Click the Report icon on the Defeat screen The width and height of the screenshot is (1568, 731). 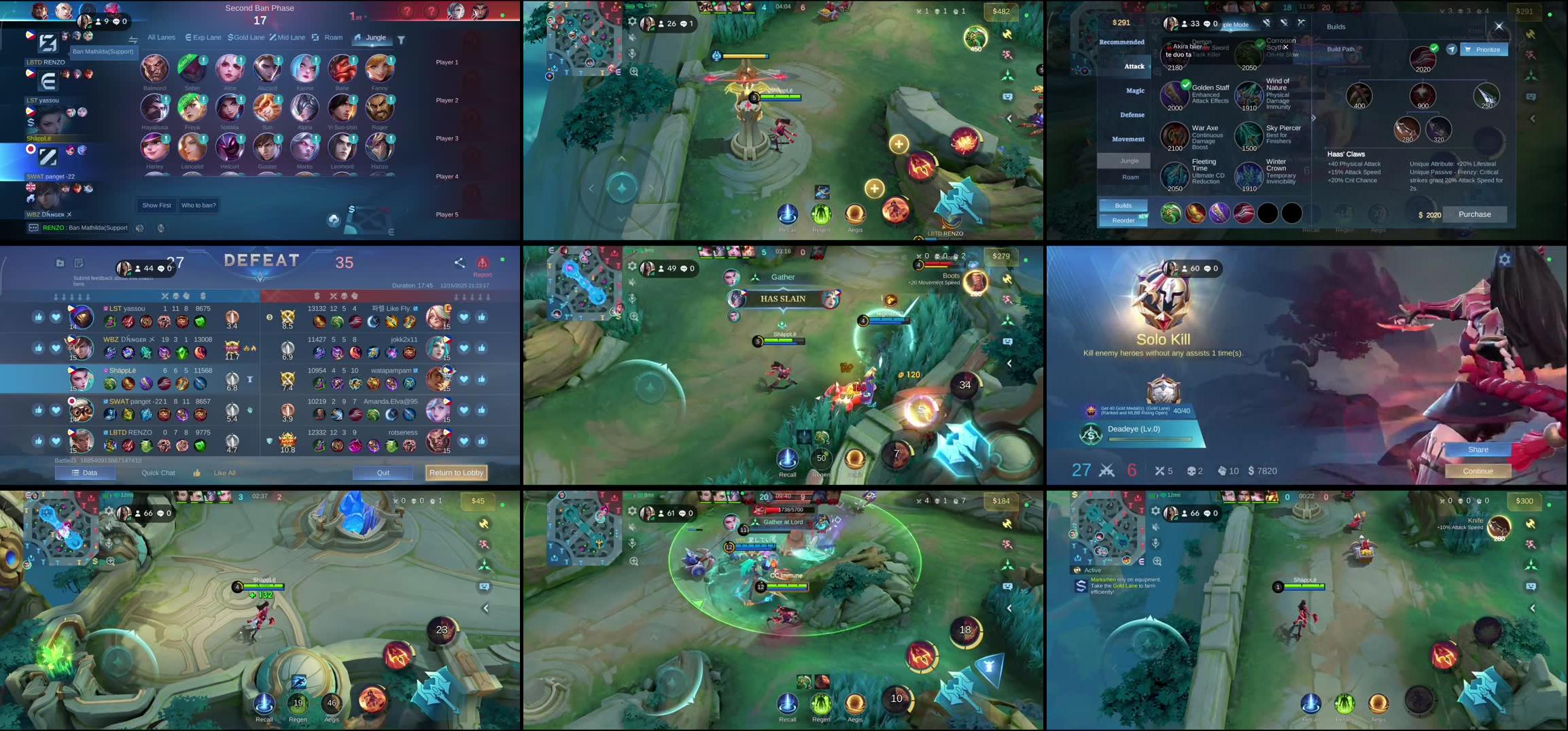(x=483, y=263)
